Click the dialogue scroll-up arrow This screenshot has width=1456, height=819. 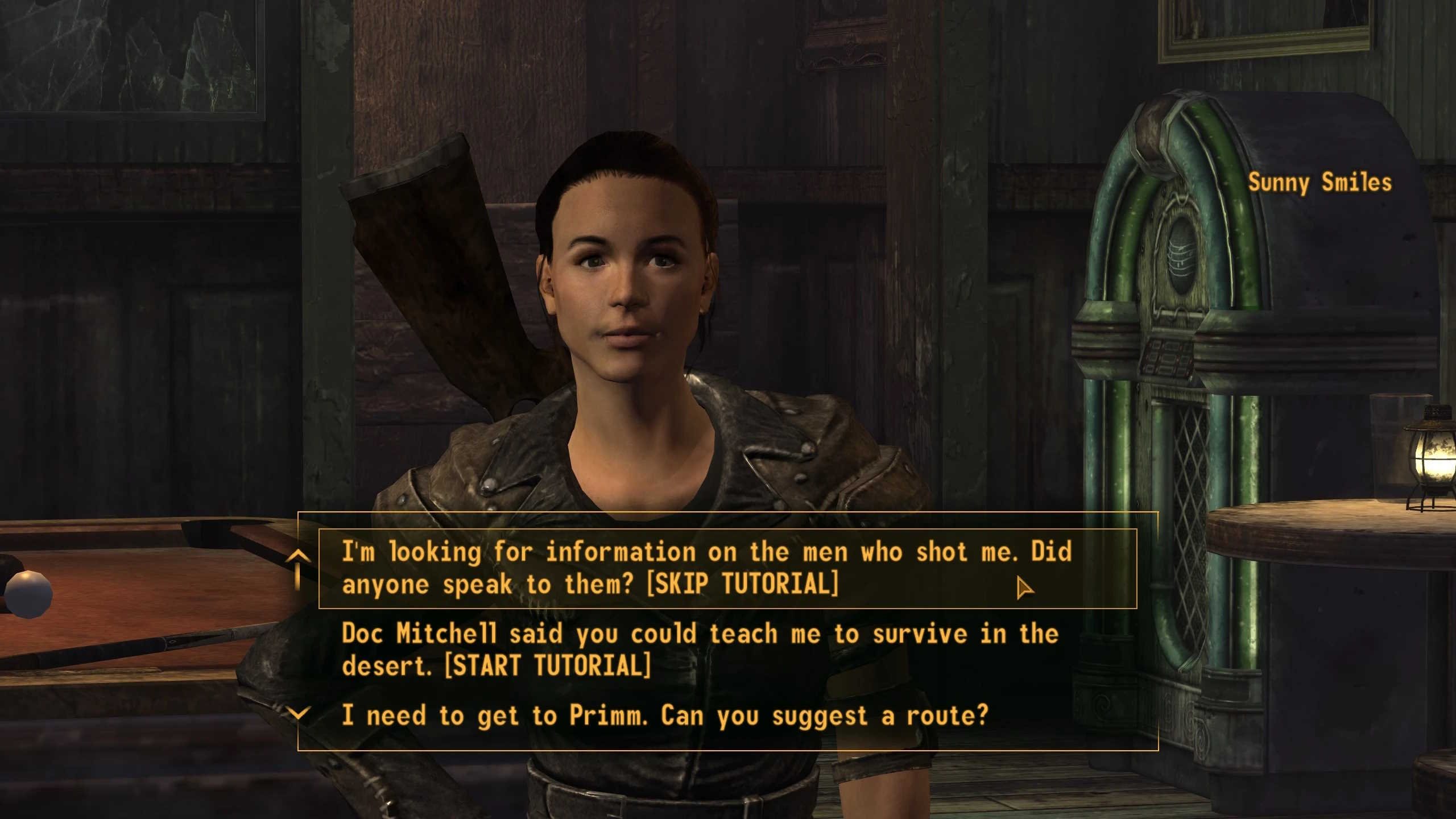coord(298,557)
